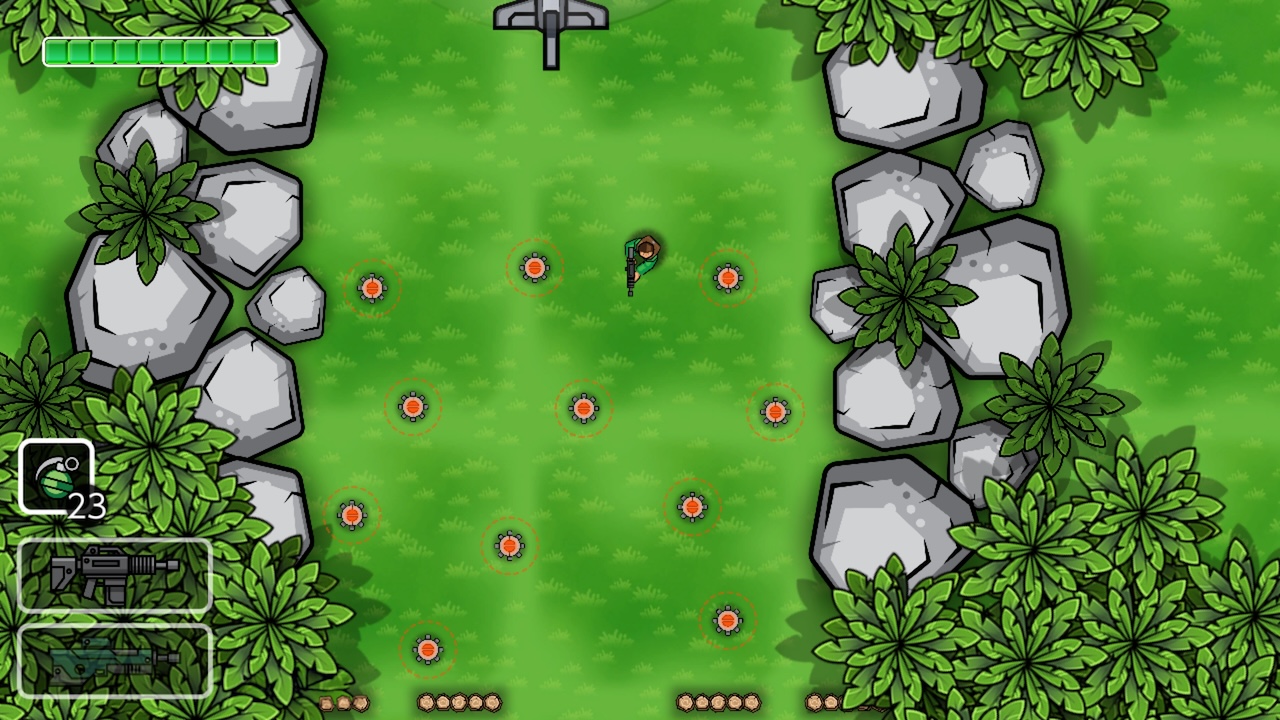Equip the assault rifle in the first slot
The height and width of the screenshot is (720, 1280).
(113, 575)
